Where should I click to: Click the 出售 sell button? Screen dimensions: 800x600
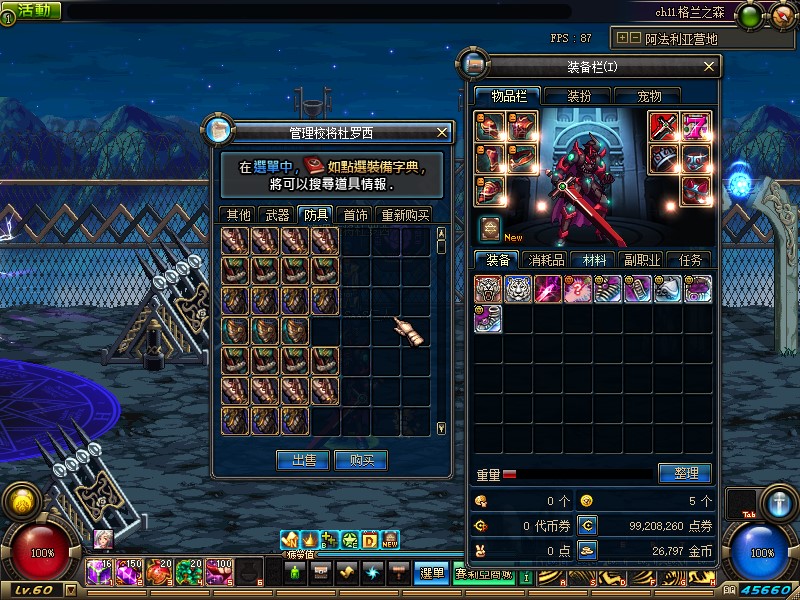(303, 460)
